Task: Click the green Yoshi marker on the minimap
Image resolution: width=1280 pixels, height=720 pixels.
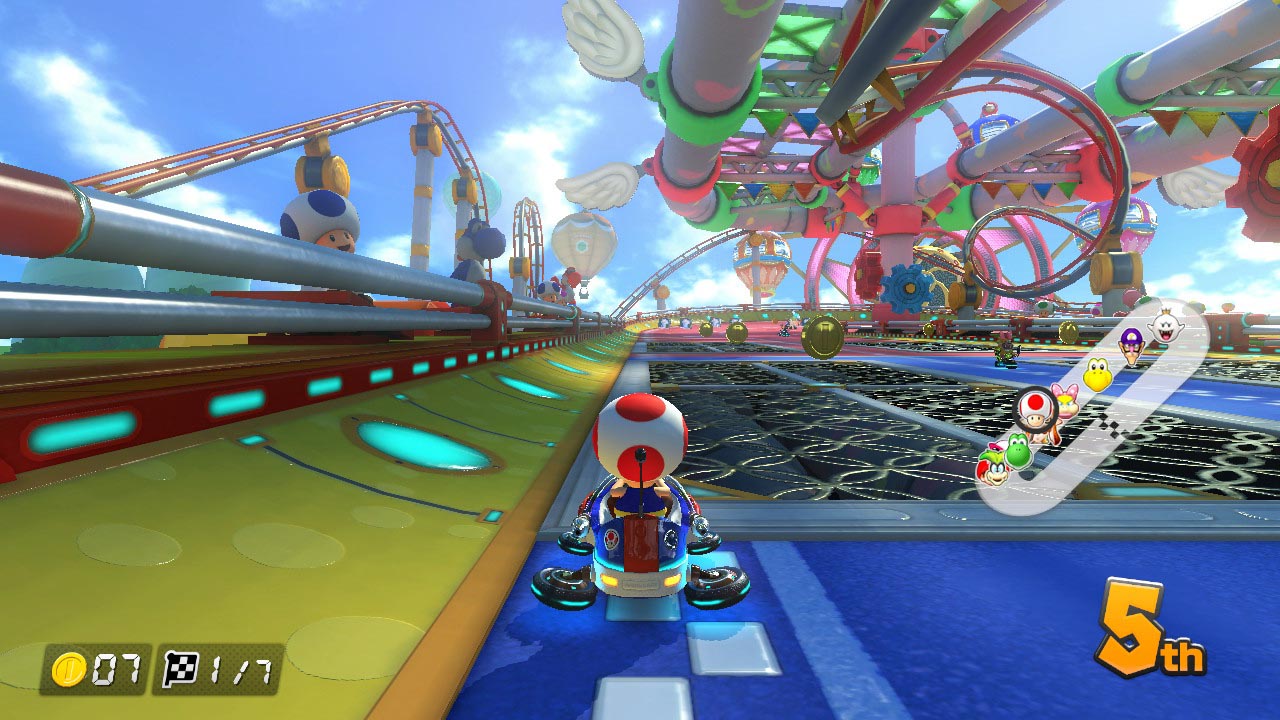Action: [1018, 451]
